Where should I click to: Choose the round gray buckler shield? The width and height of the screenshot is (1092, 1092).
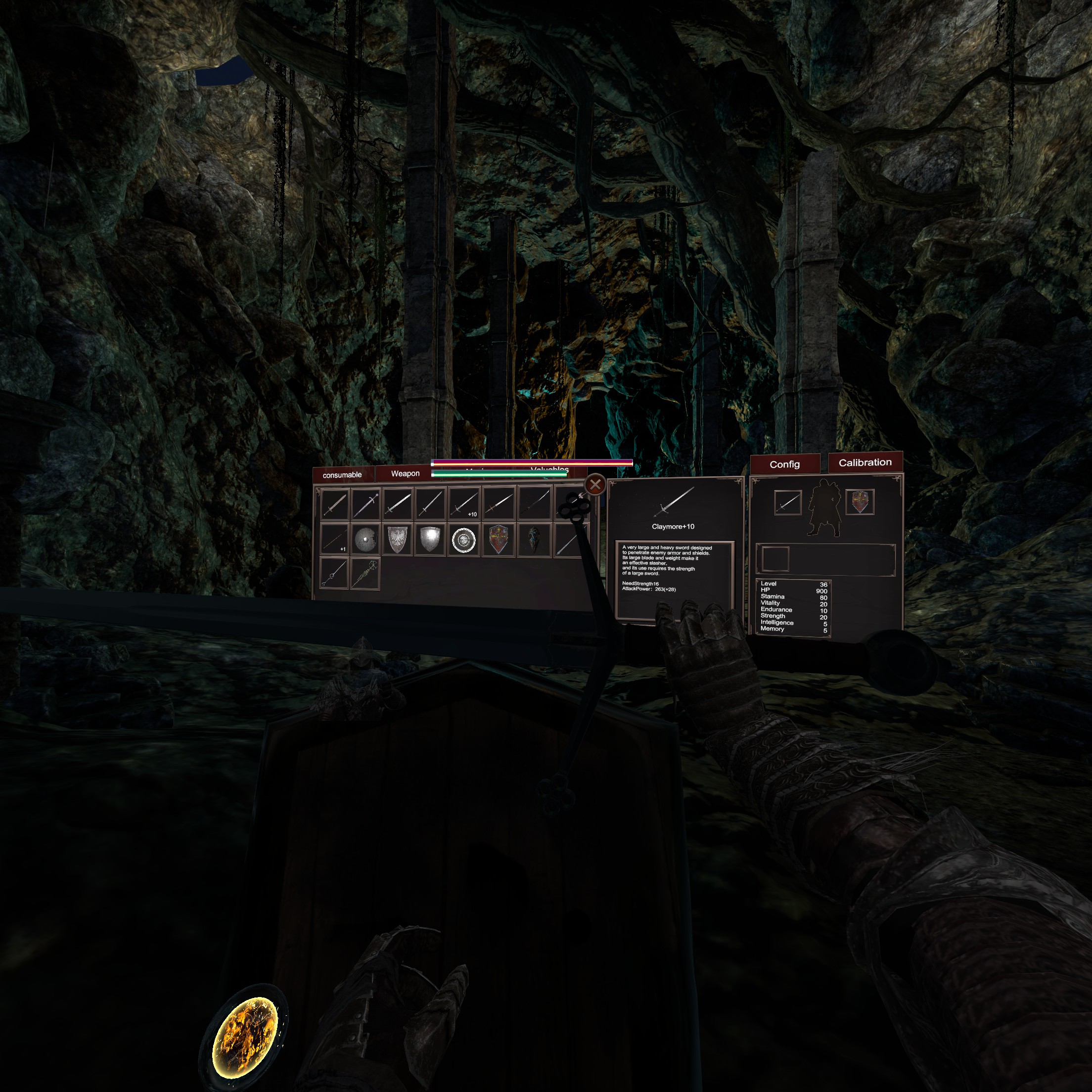(365, 540)
